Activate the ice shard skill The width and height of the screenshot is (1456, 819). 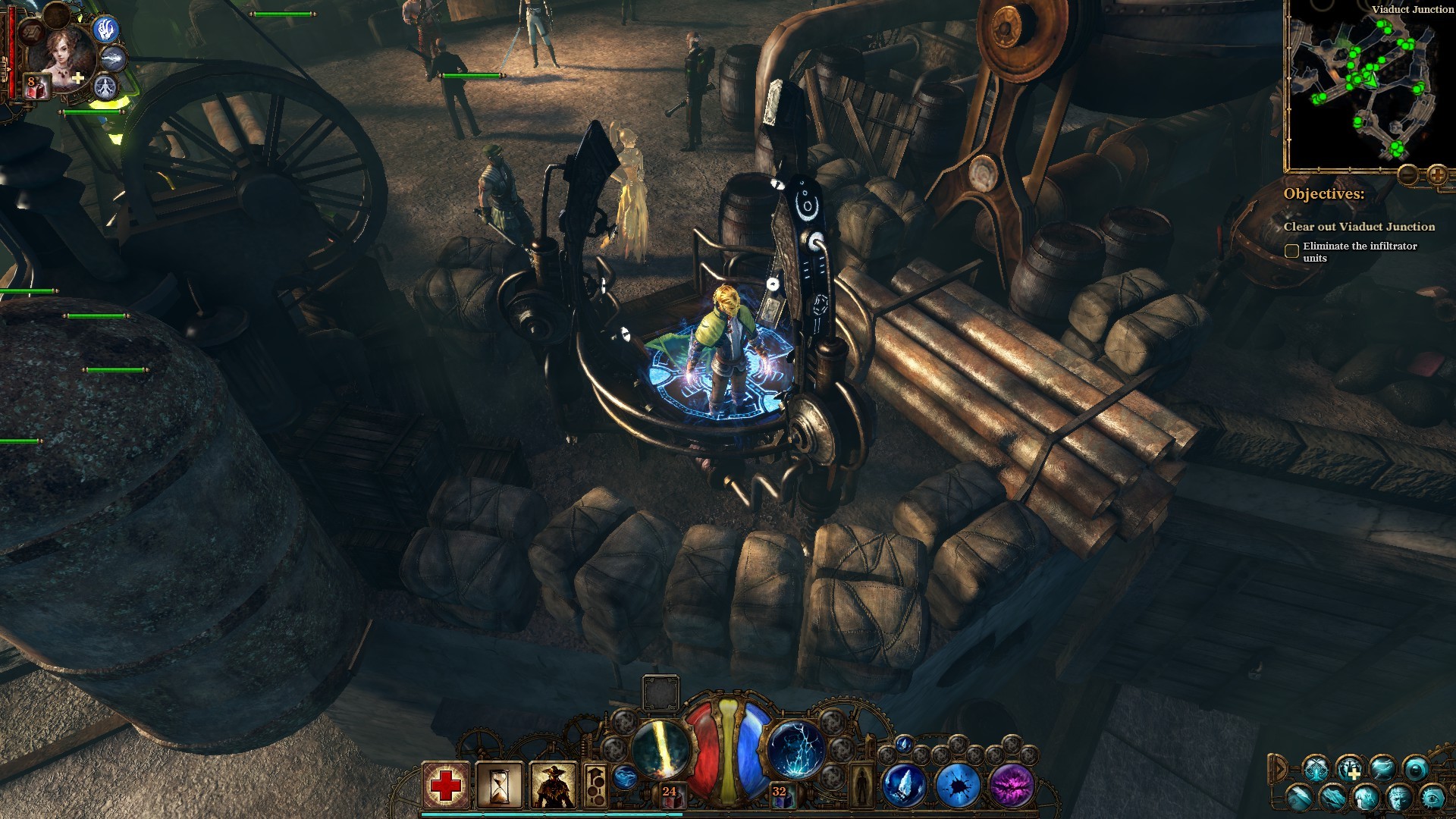(905, 786)
